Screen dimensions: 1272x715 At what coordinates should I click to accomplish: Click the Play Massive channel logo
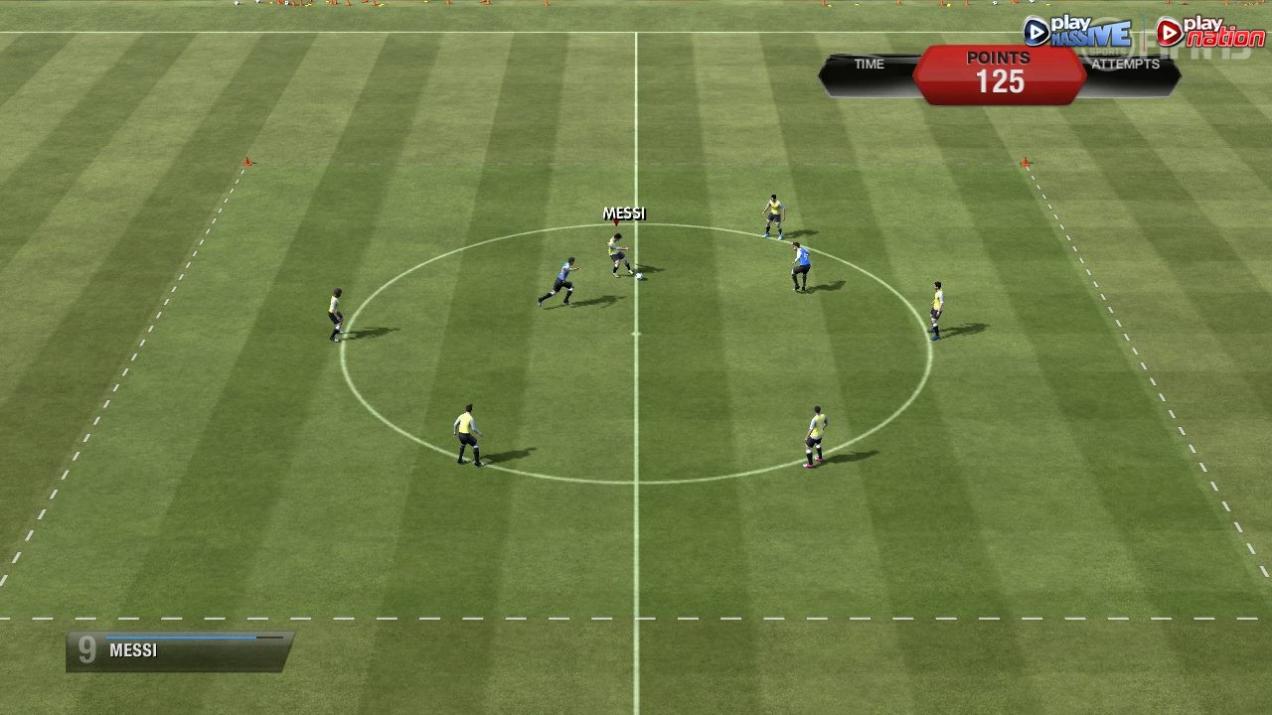pyautogui.click(x=1077, y=33)
